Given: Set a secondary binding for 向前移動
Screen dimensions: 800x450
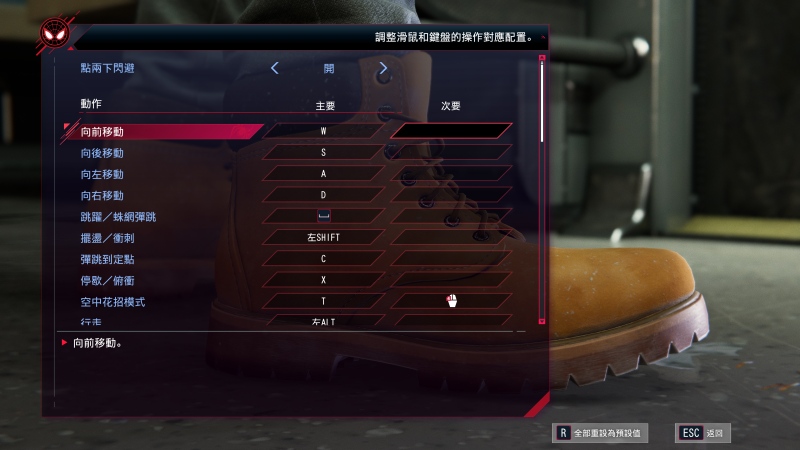Looking at the screenshot, I should pyautogui.click(x=451, y=131).
